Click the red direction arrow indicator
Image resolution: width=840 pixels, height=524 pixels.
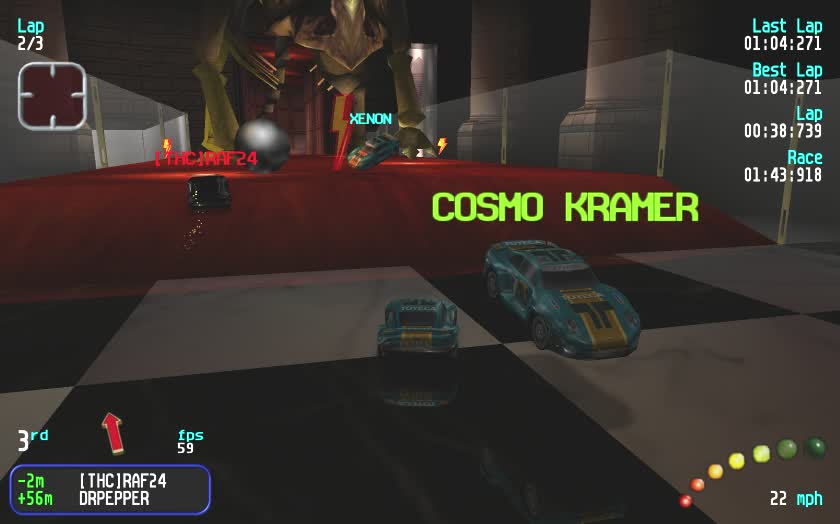pos(112,432)
